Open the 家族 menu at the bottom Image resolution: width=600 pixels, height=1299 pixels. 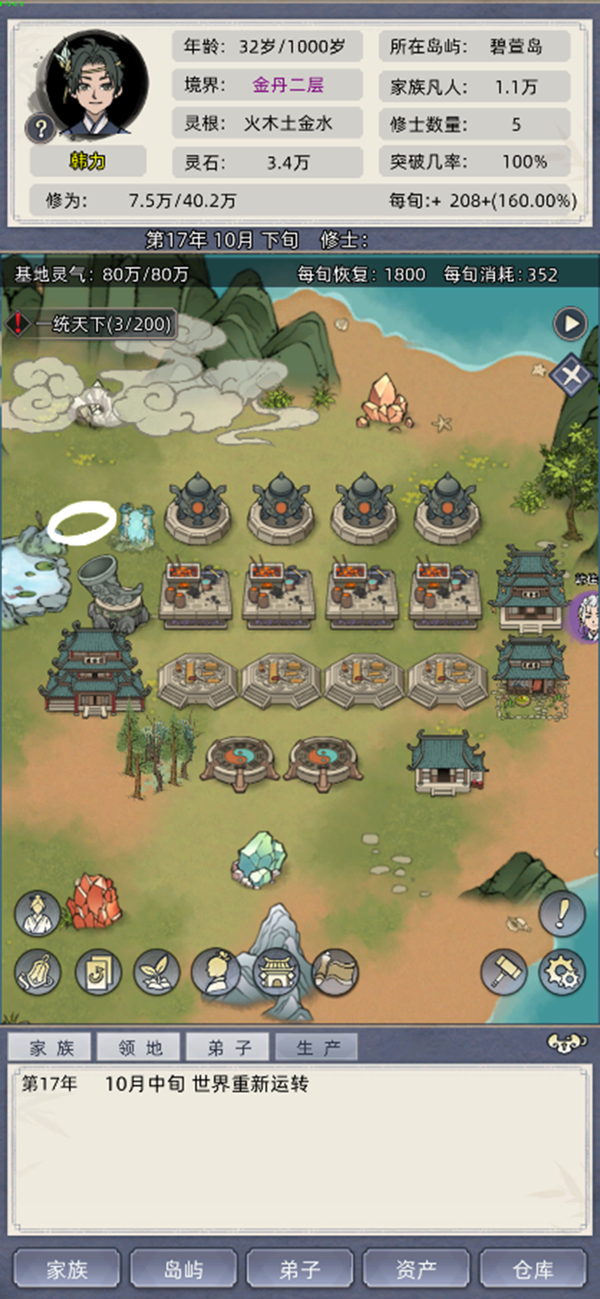[67, 1270]
